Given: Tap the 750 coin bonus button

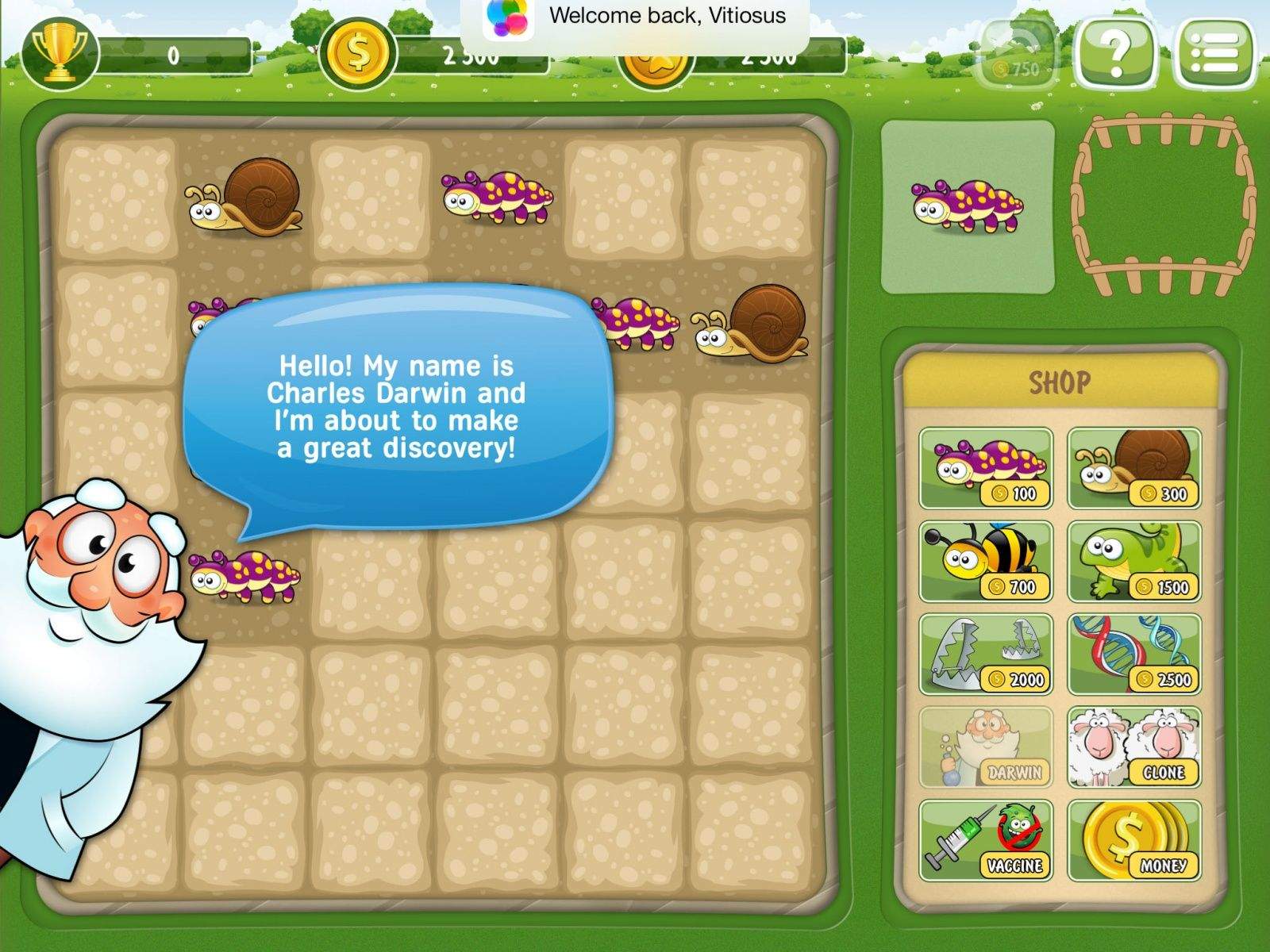Looking at the screenshot, I should [x=1018, y=53].
